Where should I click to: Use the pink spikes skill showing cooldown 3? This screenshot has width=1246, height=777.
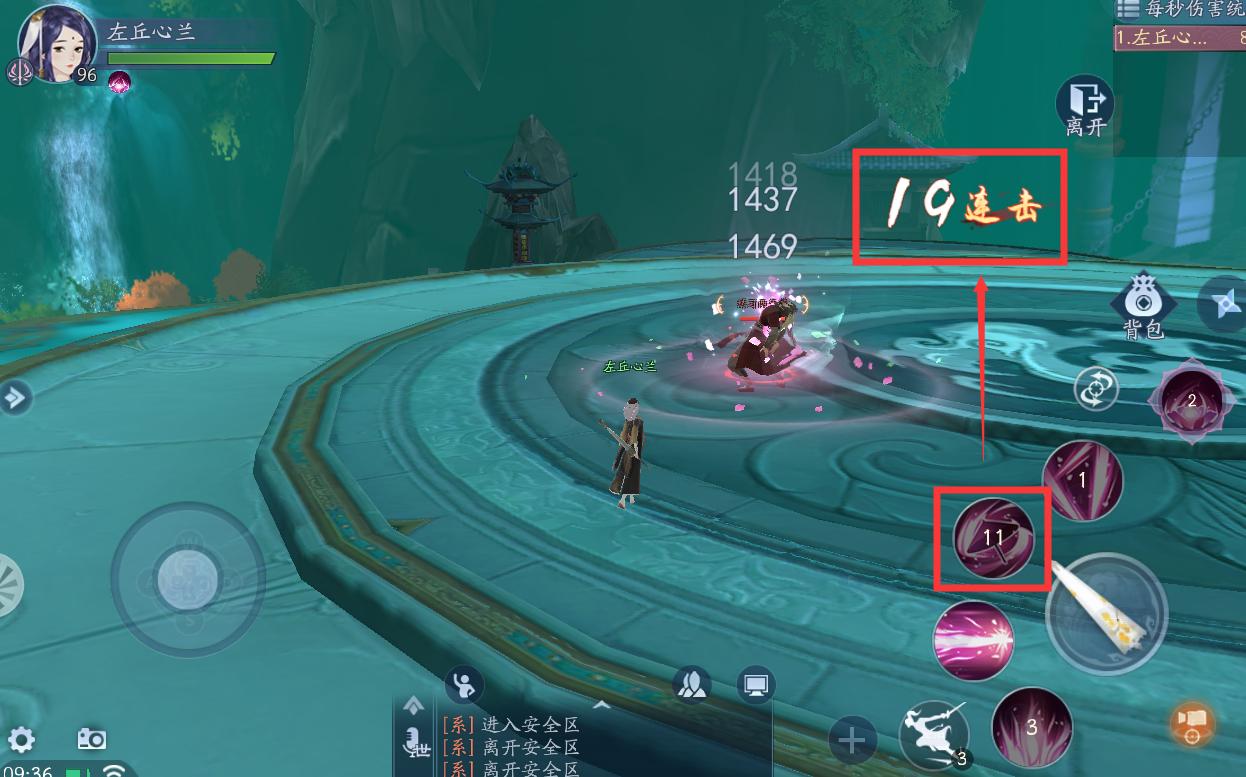click(x=1032, y=727)
